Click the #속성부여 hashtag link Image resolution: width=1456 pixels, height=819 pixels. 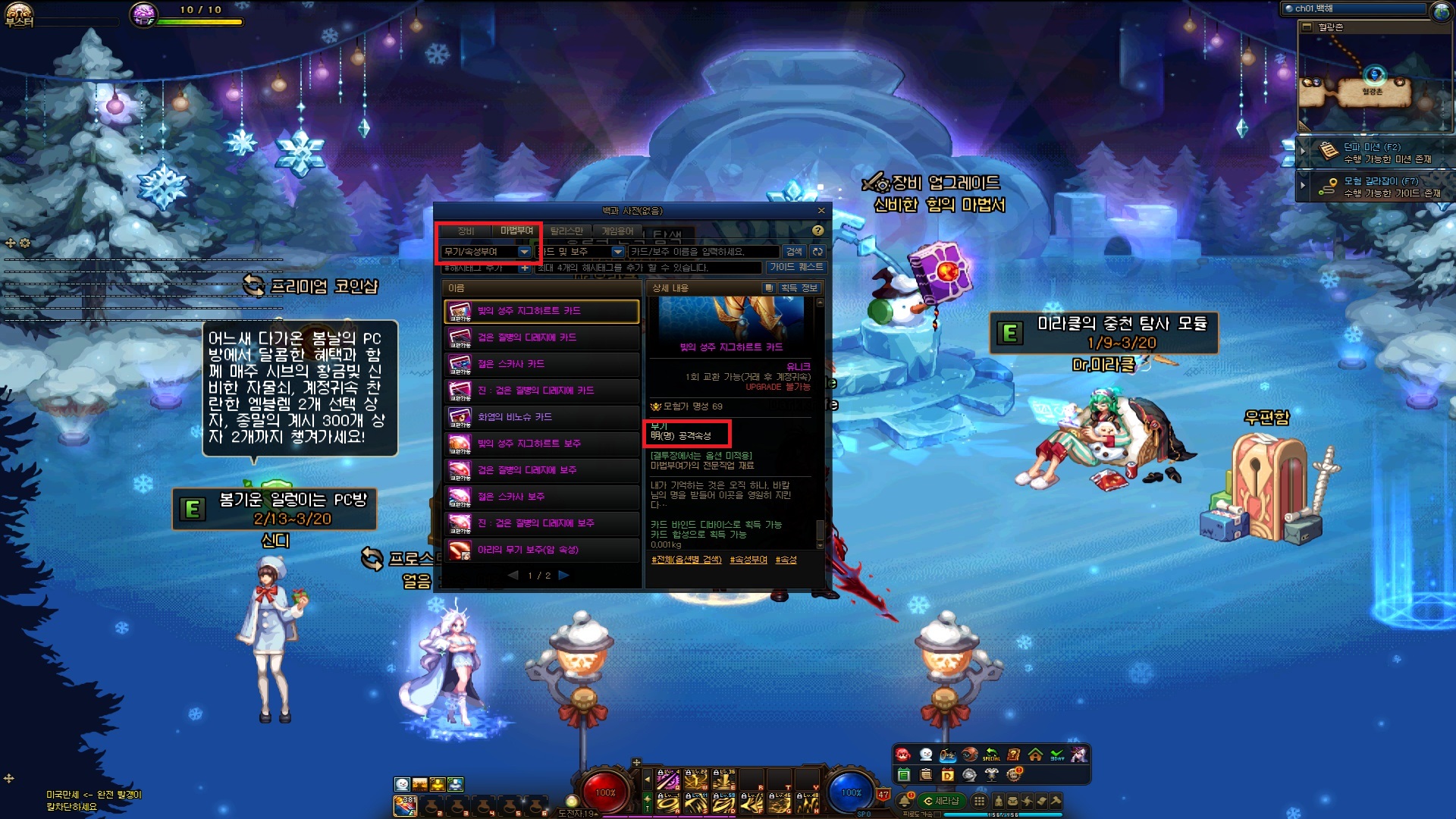click(748, 560)
